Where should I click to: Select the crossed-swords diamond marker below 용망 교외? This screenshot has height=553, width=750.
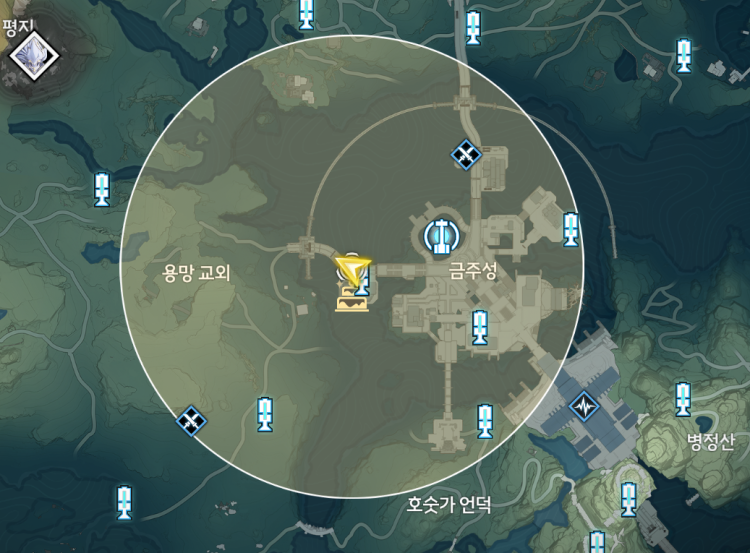pyautogui.click(x=190, y=421)
